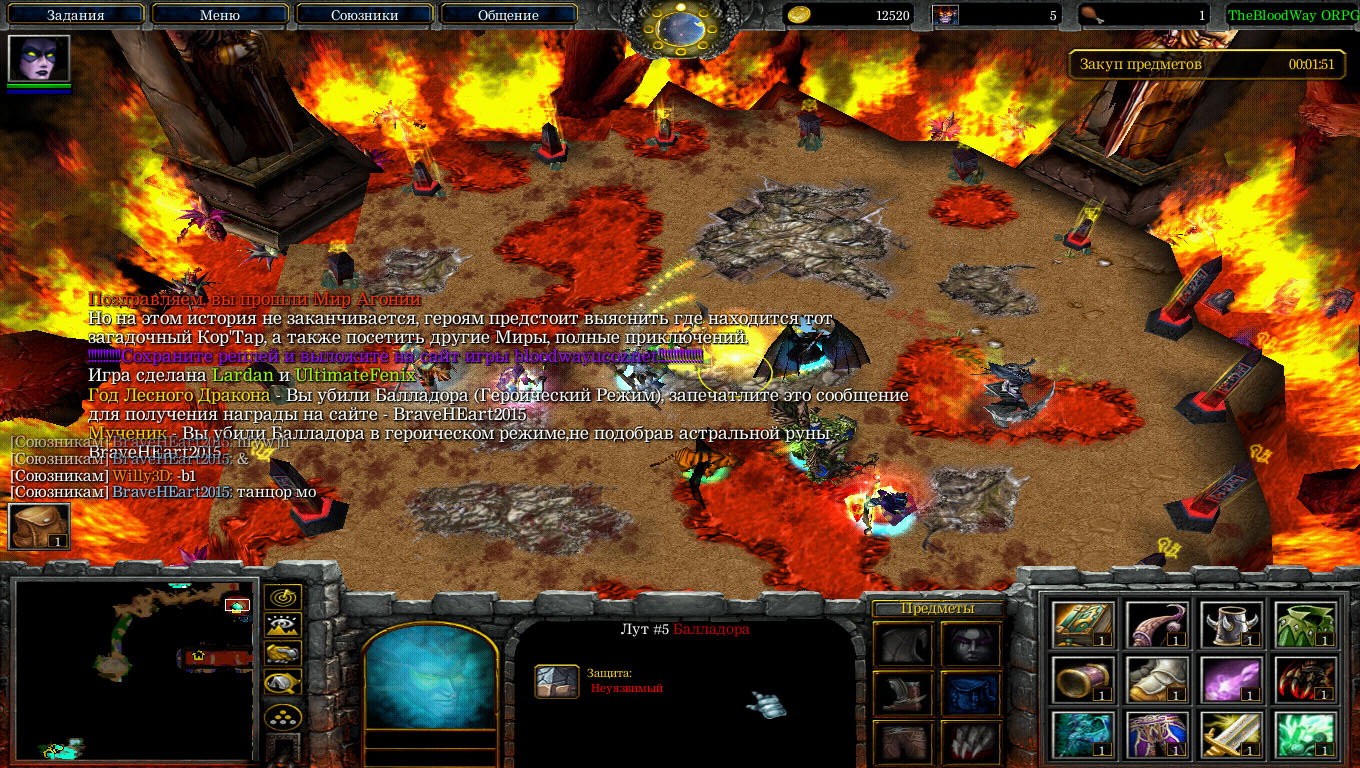The width and height of the screenshot is (1360, 768).
Task: Select the teal spellbook item
Action: point(1083,624)
